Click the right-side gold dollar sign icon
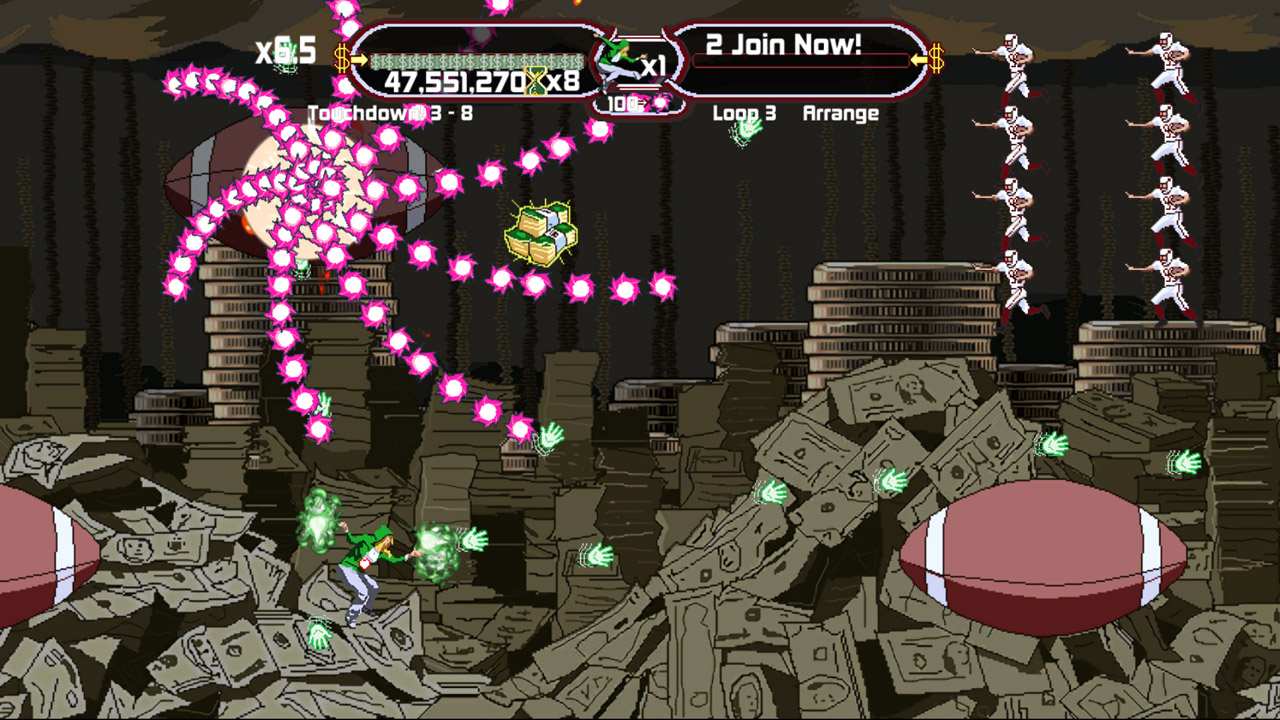This screenshot has height=720, width=1280. pyautogui.click(x=938, y=57)
